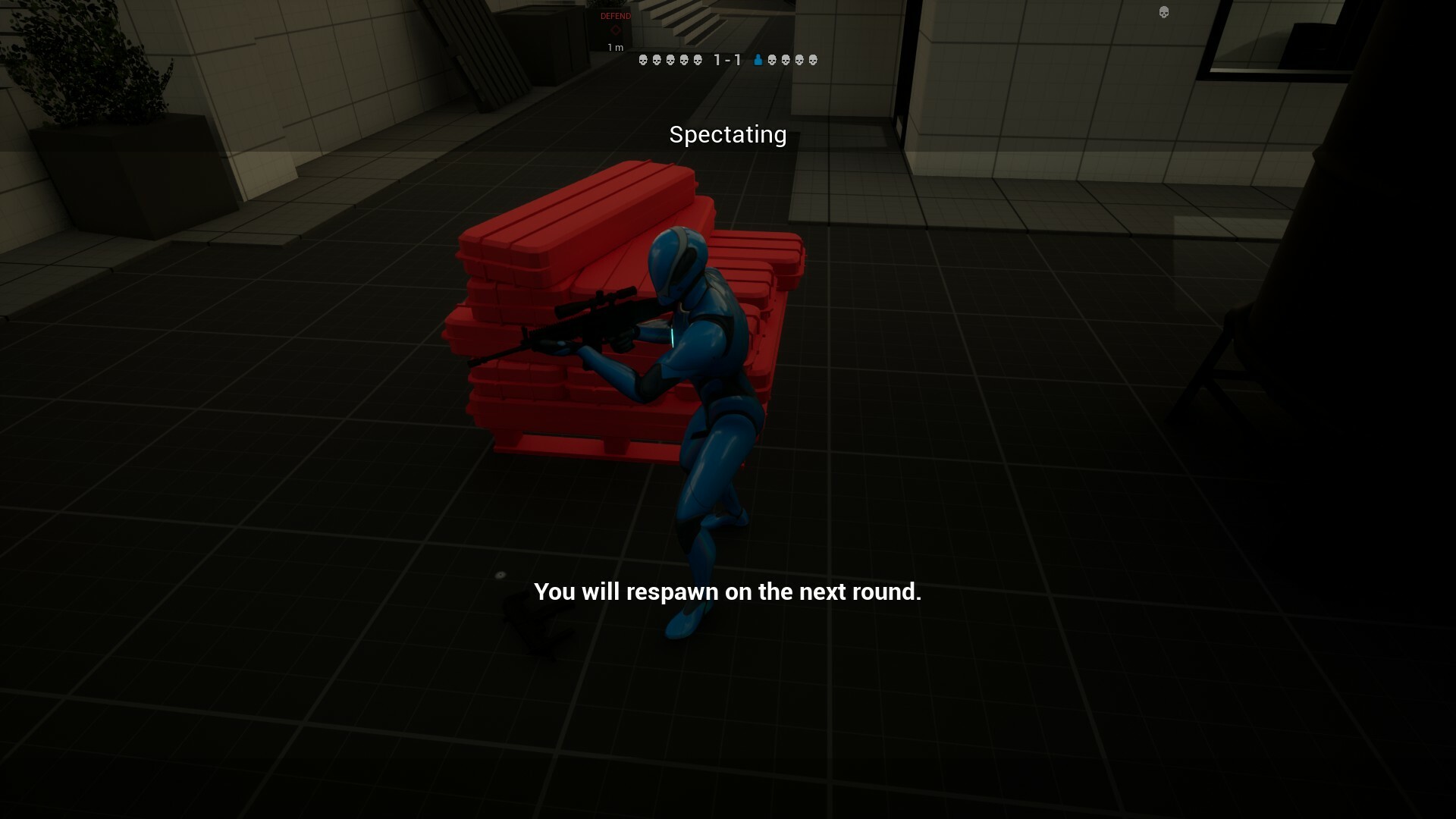Click the last skull icon on the right team
This screenshot has height=819, width=1456.
pos(813,61)
